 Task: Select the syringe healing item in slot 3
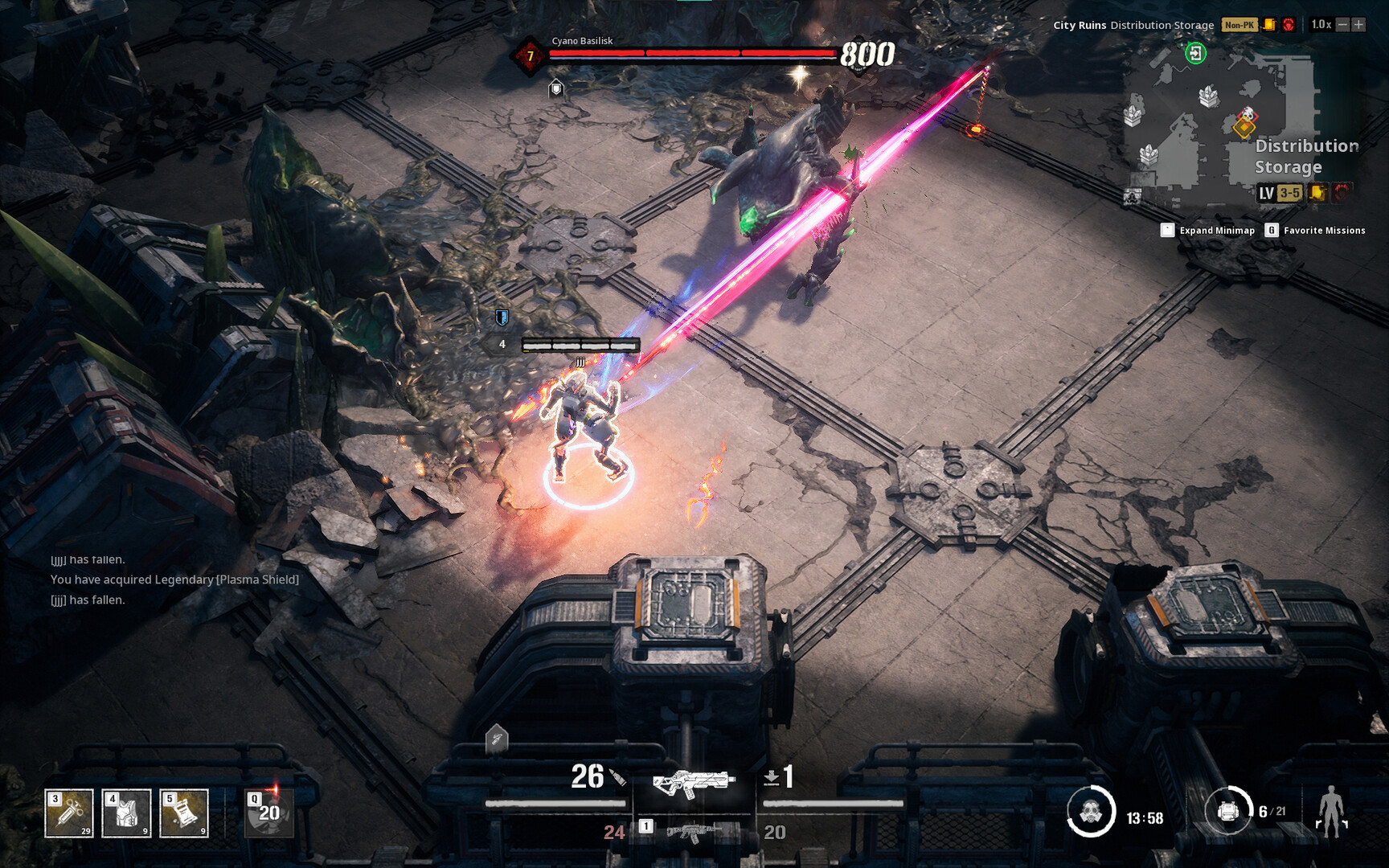click(x=68, y=812)
